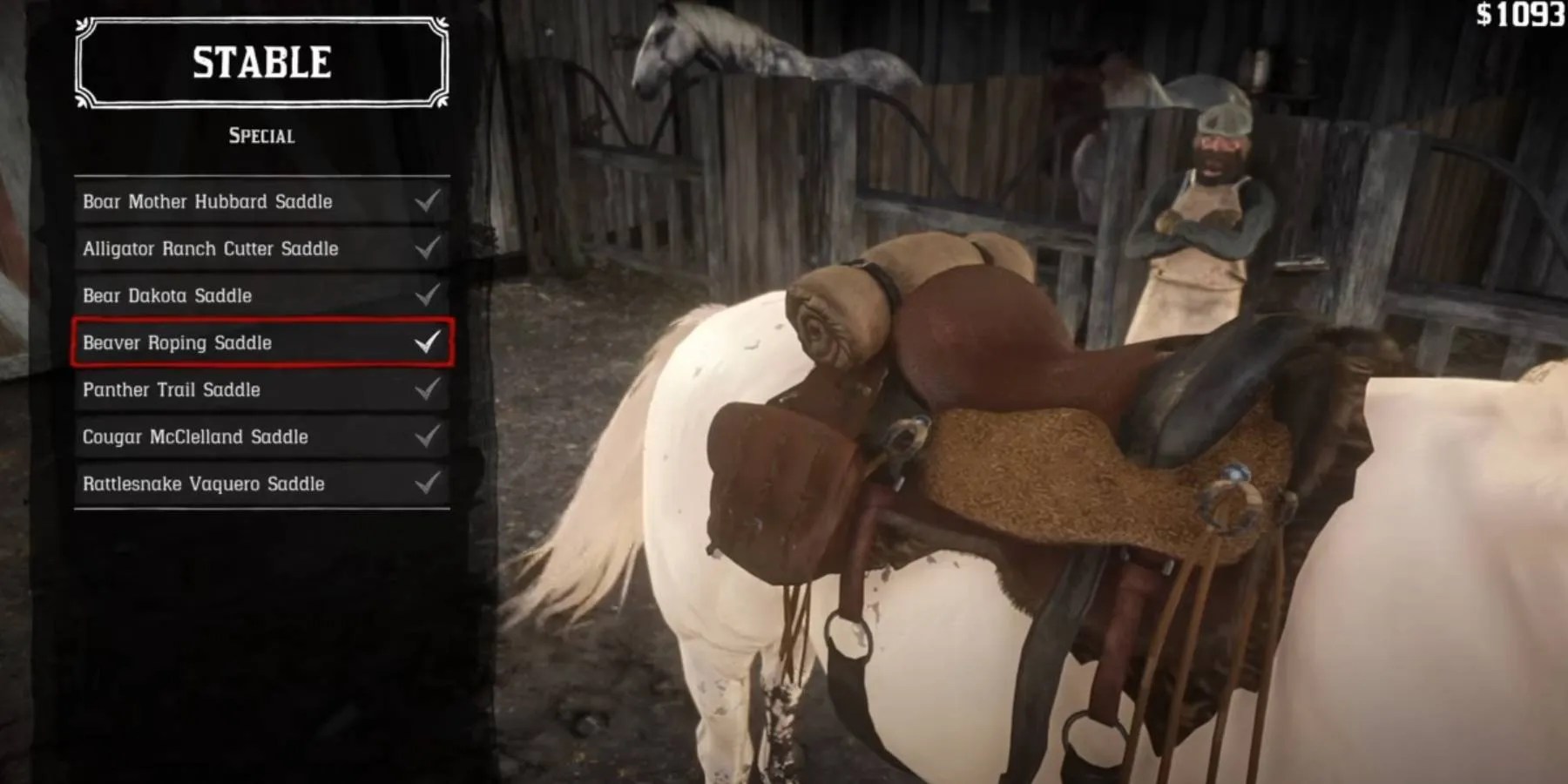The width and height of the screenshot is (1568, 784).
Task: Click the checkmark for Boar Mother Hubbard Saddle
Action: coord(426,202)
